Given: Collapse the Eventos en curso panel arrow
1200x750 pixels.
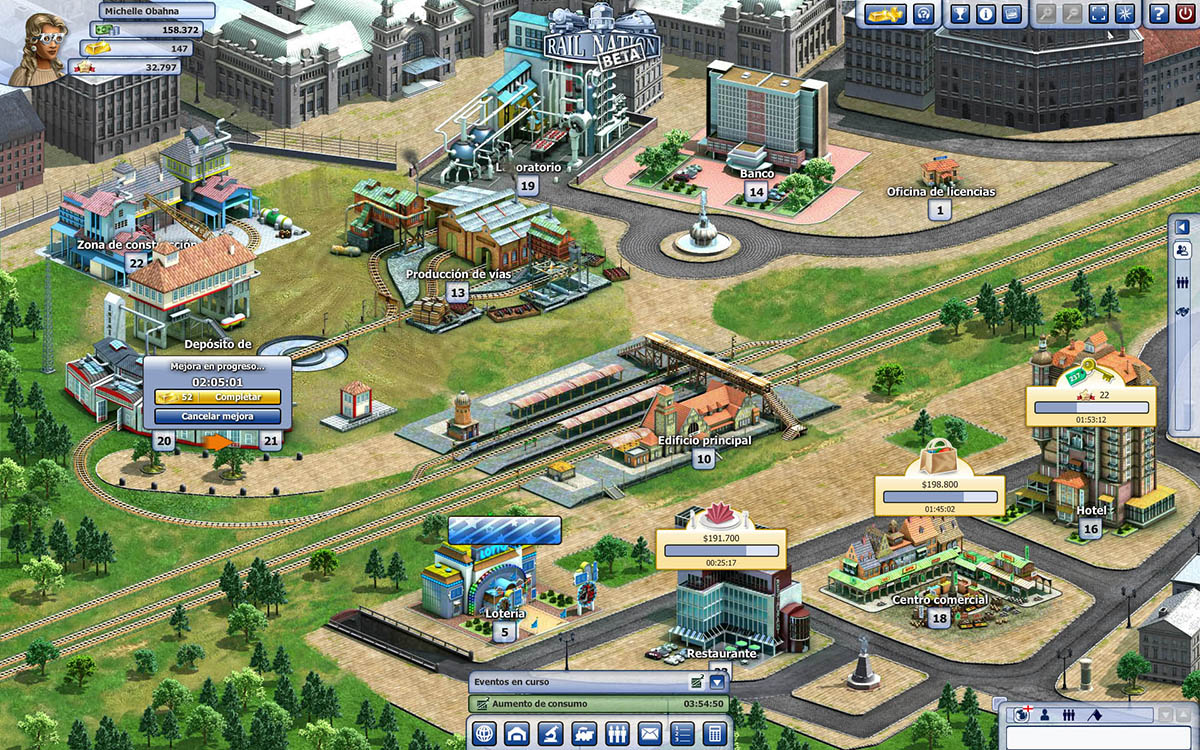Looking at the screenshot, I should [x=717, y=682].
